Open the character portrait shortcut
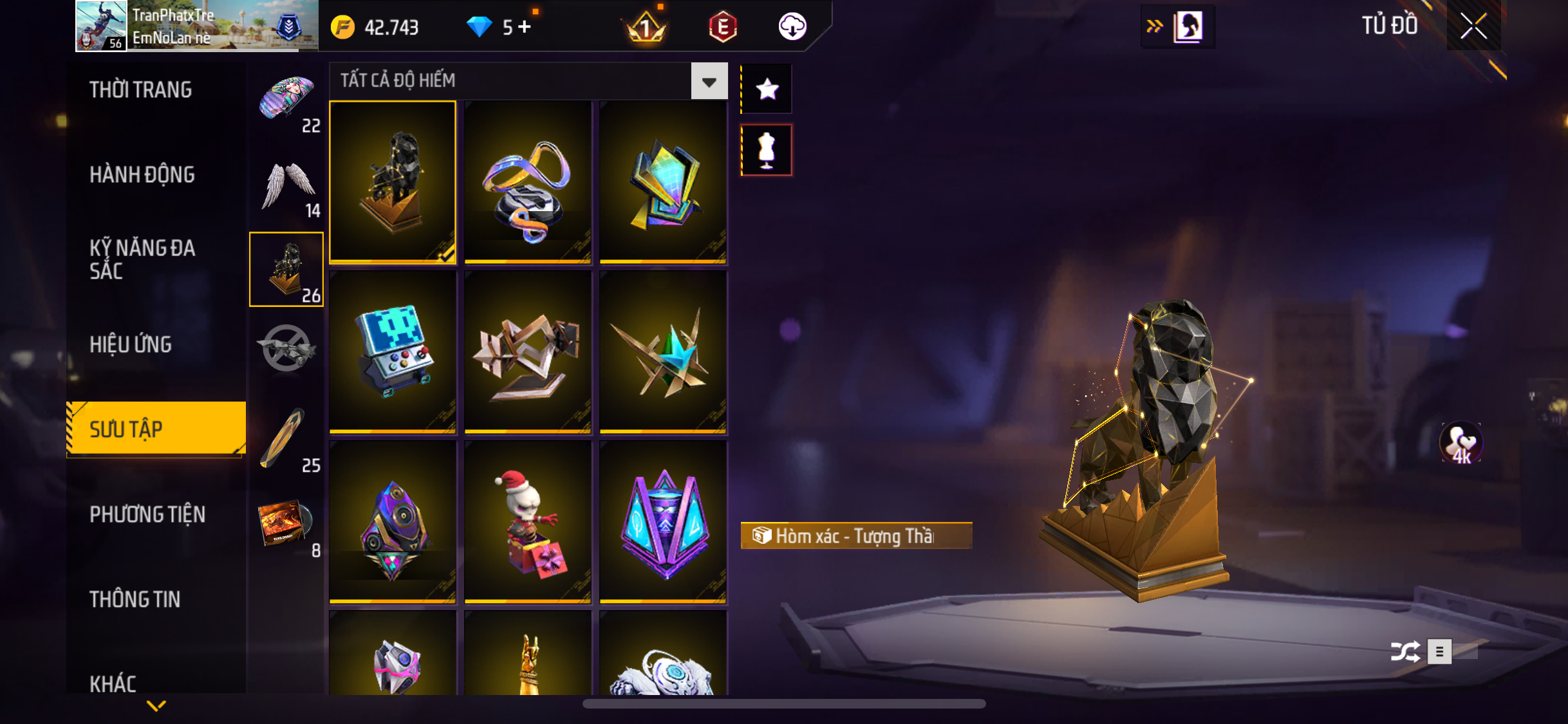 [x=1188, y=27]
